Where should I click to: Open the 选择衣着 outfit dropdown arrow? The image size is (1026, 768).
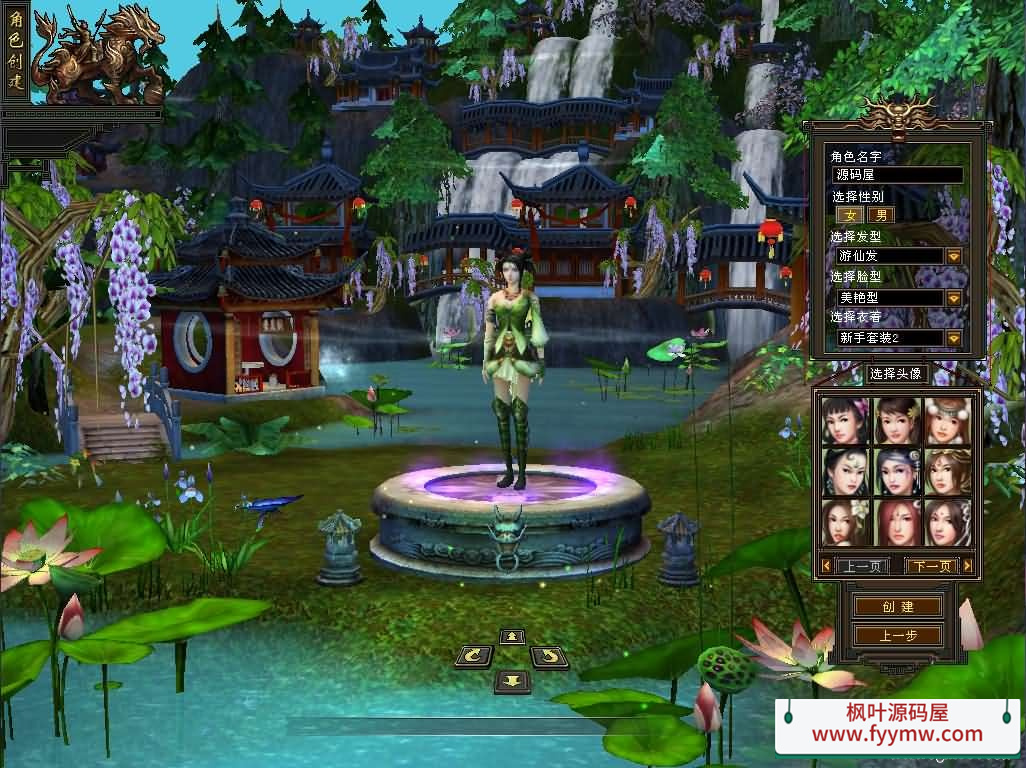click(953, 338)
